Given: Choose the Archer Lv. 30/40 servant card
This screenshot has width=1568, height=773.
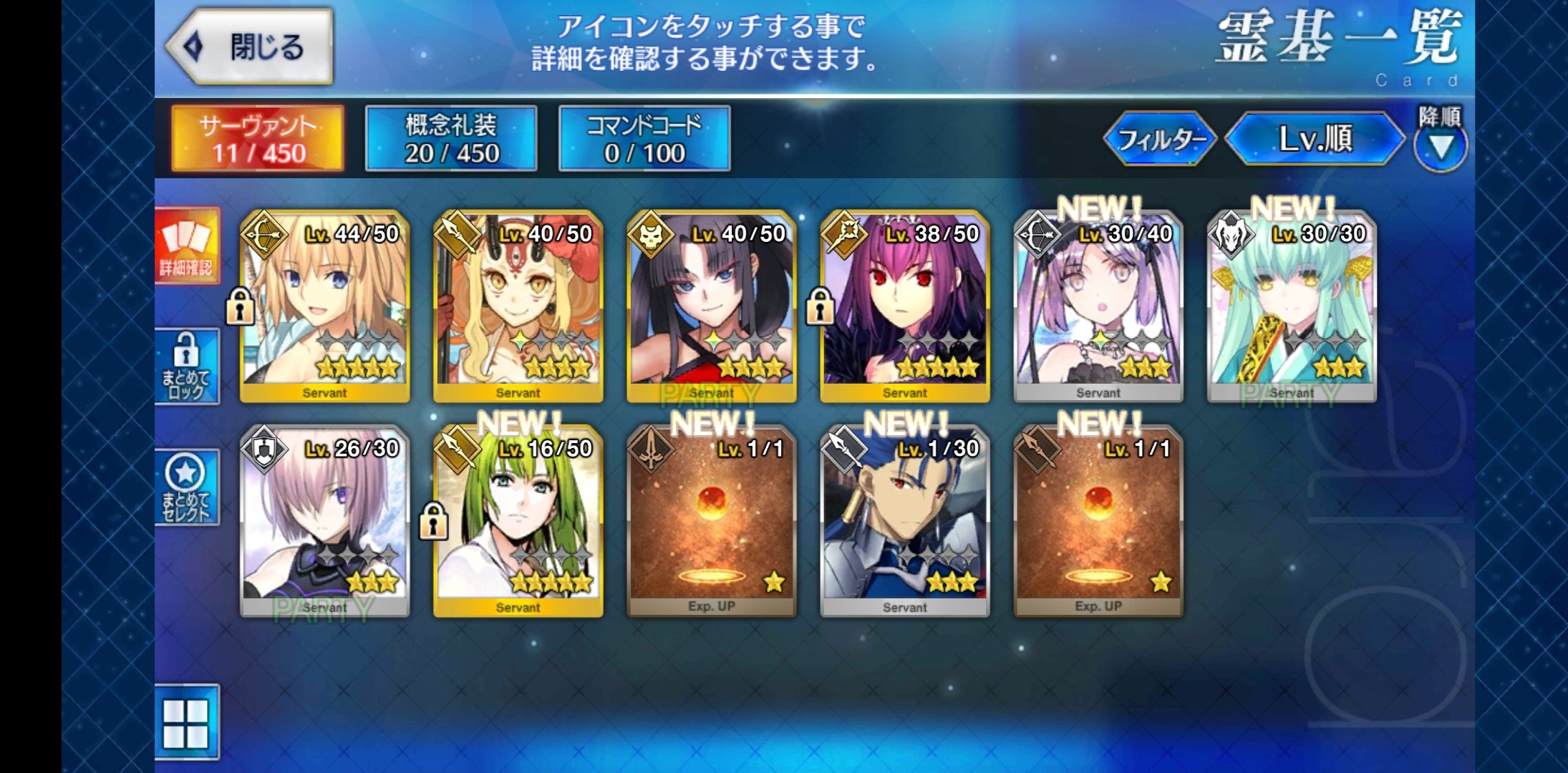Looking at the screenshot, I should 1098,306.
